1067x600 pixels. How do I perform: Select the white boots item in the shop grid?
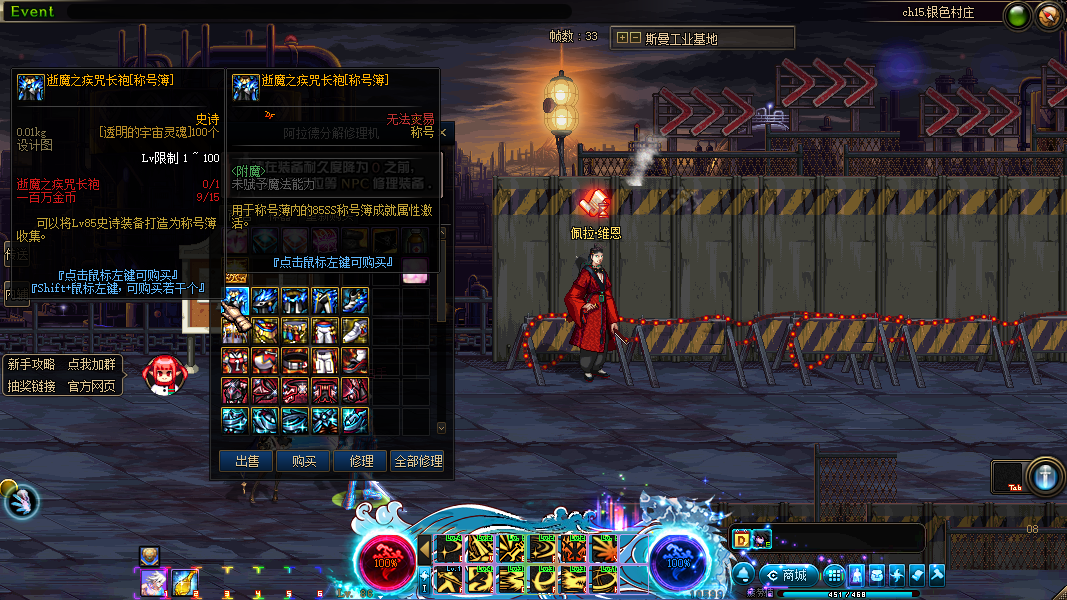pyautogui.click(x=356, y=330)
